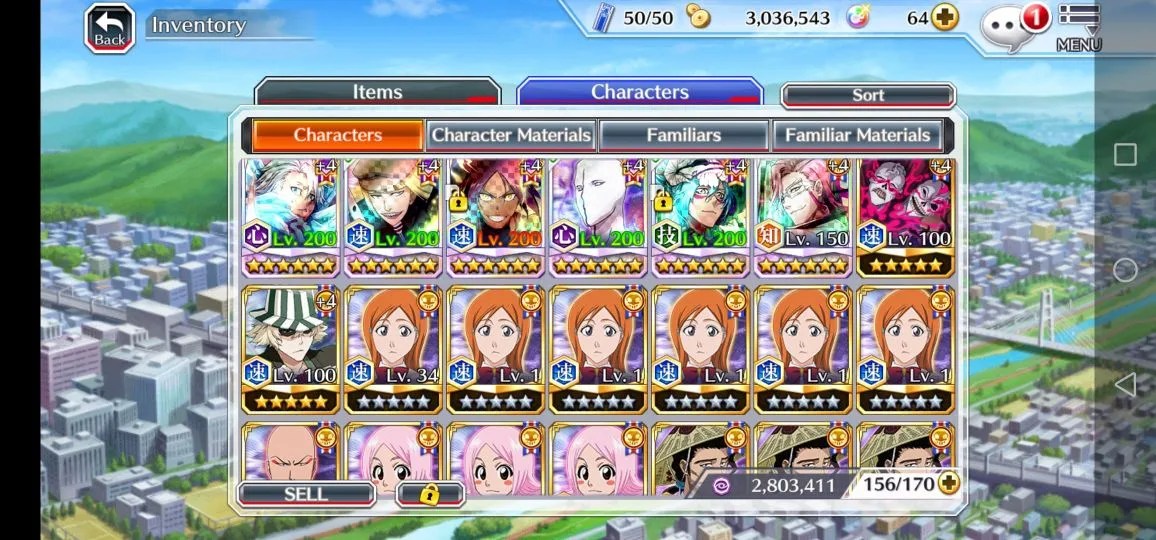Show the Familiars sub-tab
The image size is (1156, 540).
click(x=684, y=135)
